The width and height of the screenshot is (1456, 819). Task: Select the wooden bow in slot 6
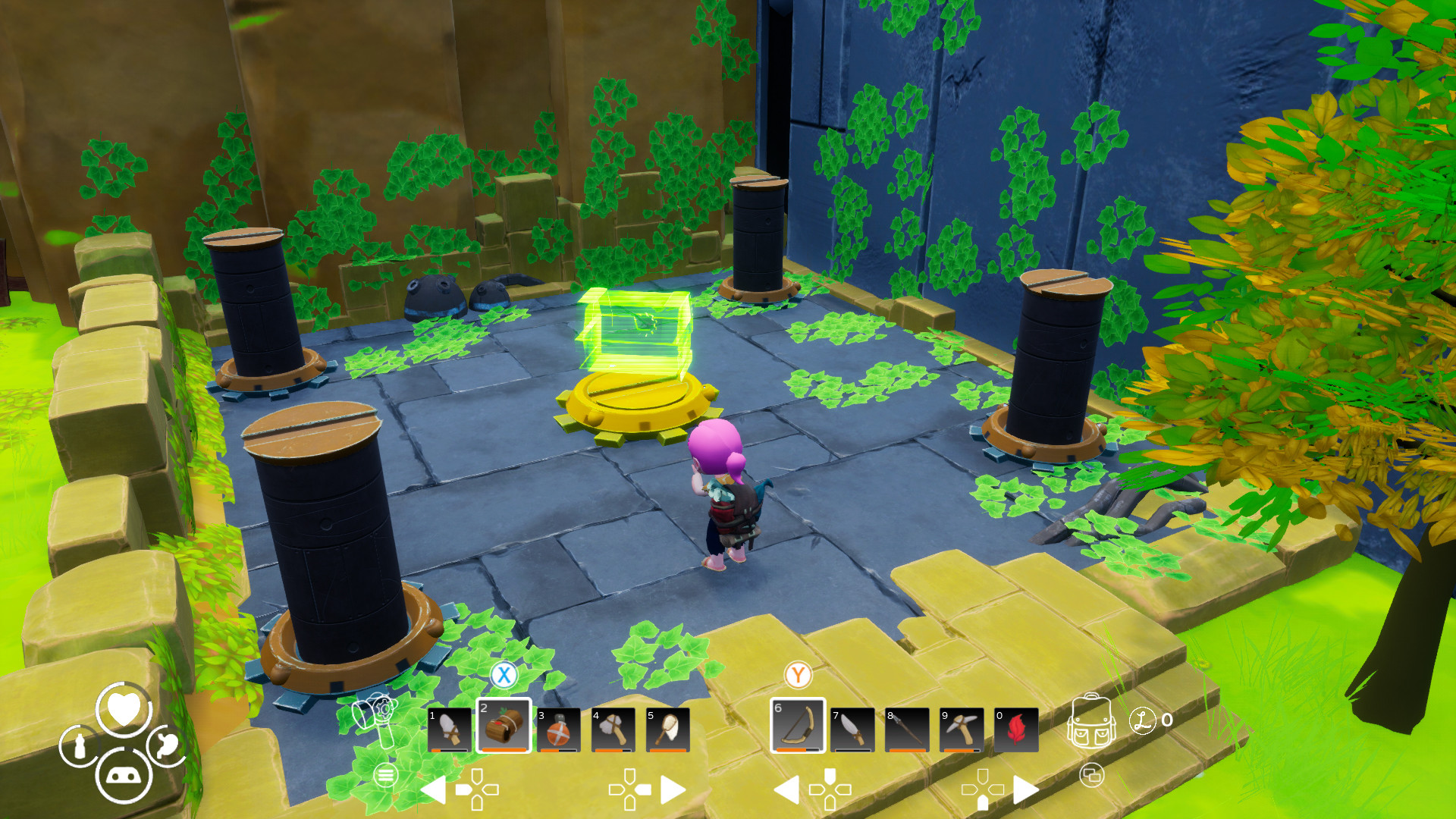tap(798, 726)
